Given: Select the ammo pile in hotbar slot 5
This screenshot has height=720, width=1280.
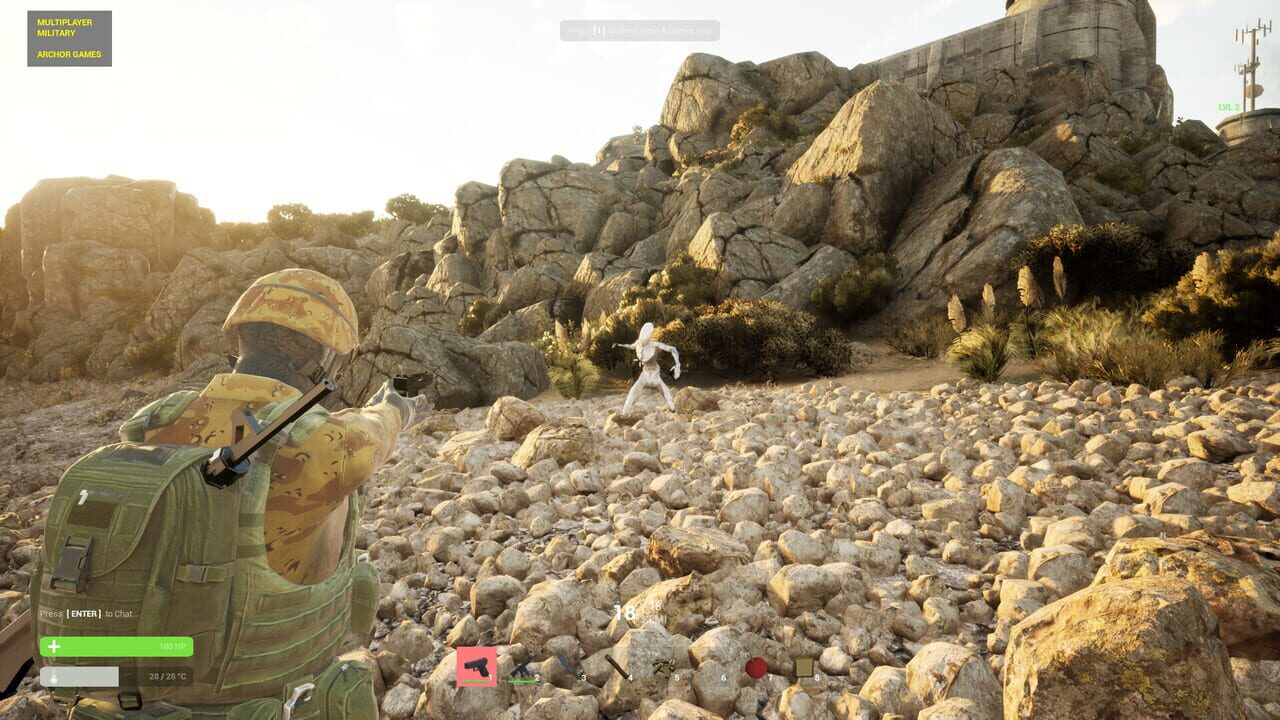Looking at the screenshot, I should (x=664, y=666).
